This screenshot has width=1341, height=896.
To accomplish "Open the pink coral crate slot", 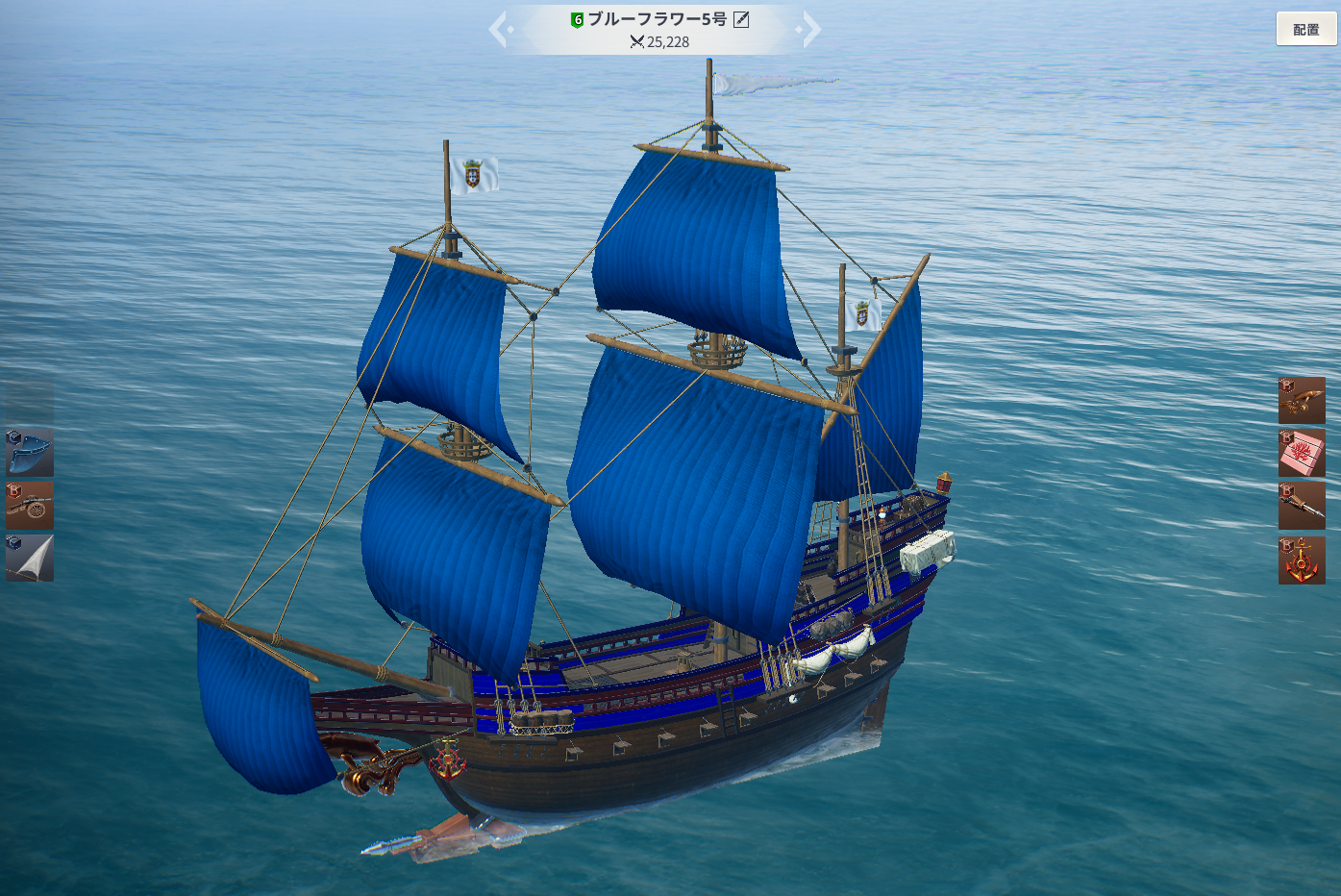I will [x=1302, y=453].
